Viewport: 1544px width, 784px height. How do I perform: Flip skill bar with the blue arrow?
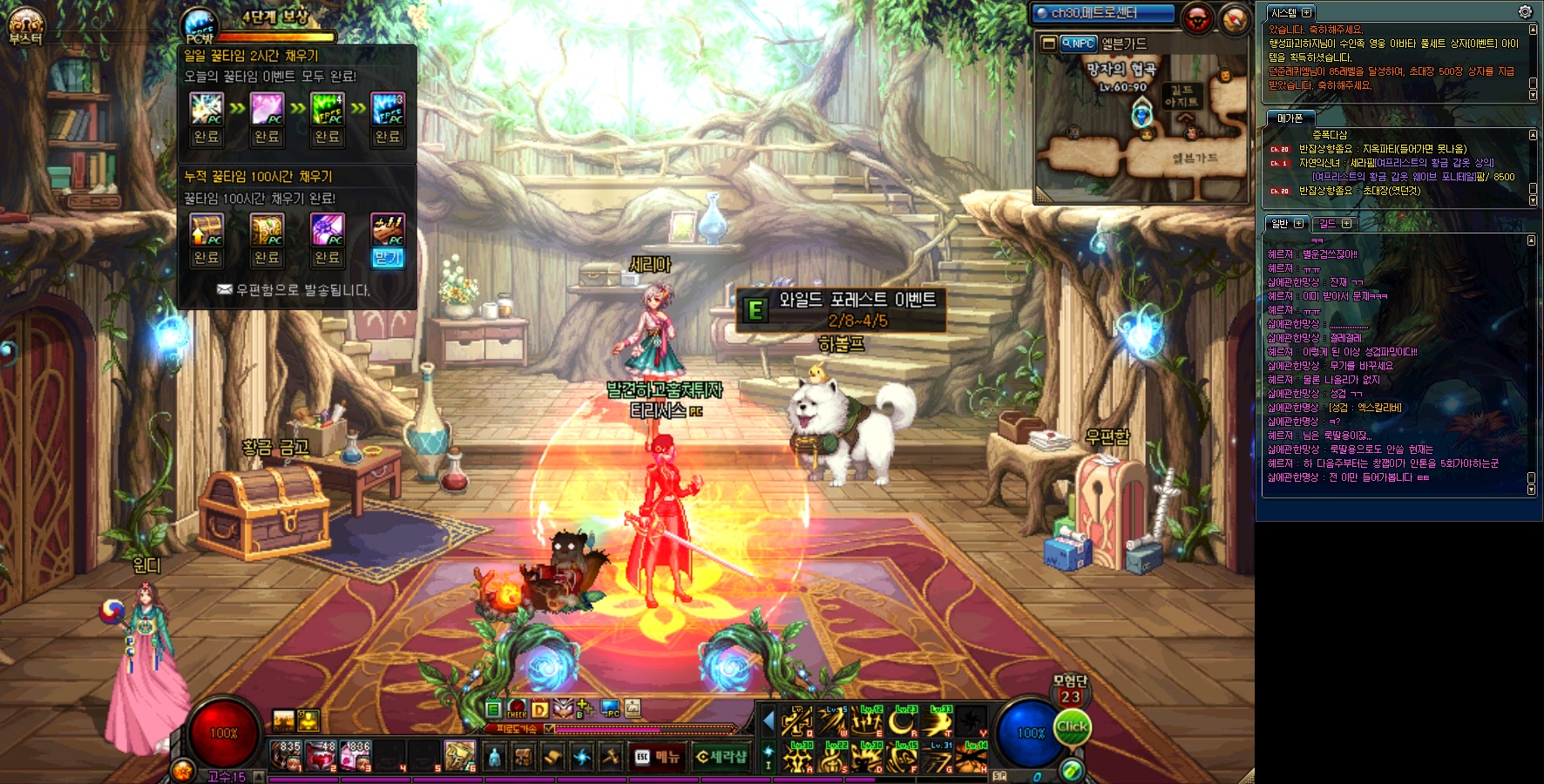pyautogui.click(x=768, y=720)
